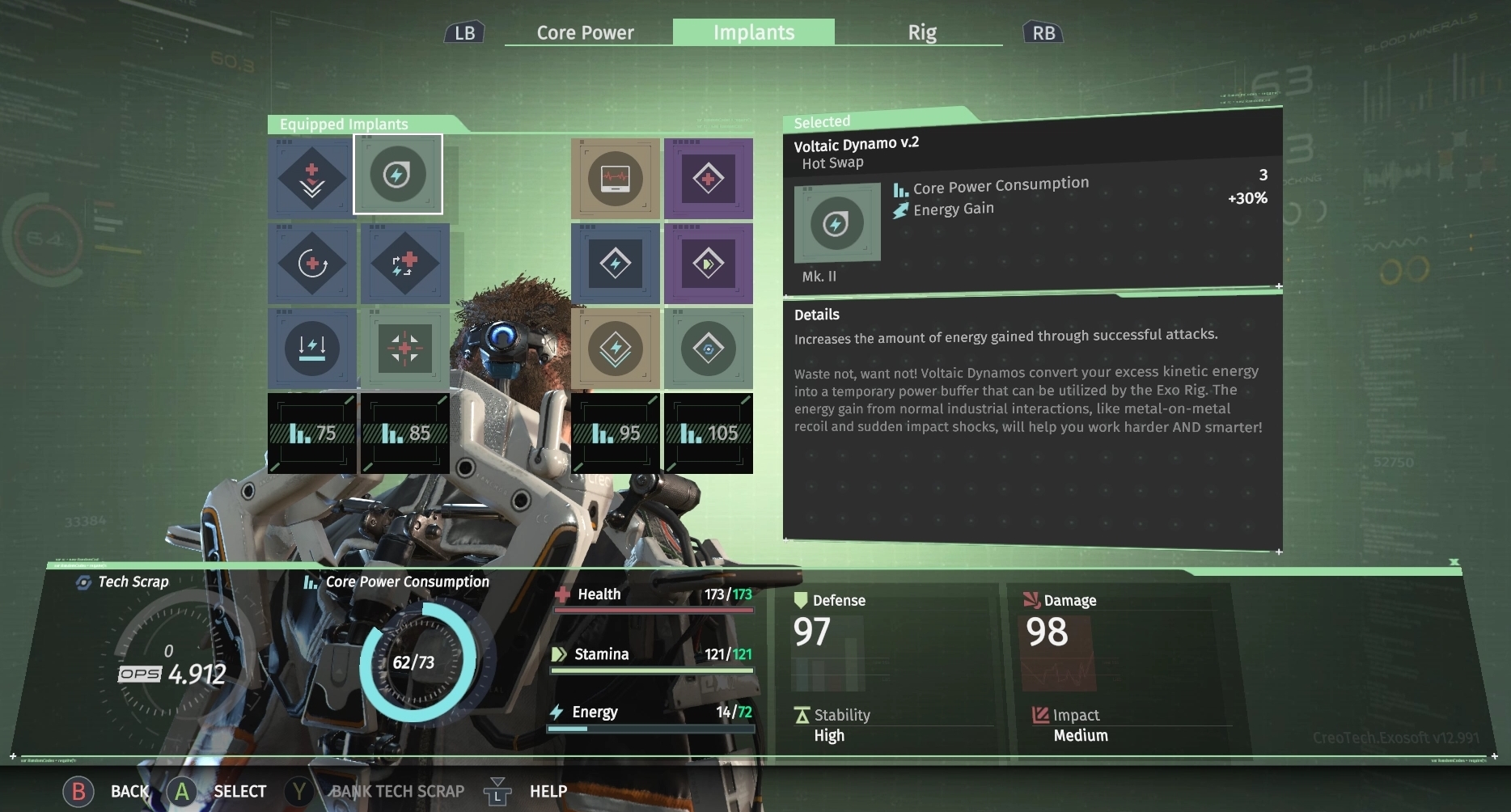Switch to the Core Power tab
Viewport: 1511px width, 812px height.
(584, 32)
